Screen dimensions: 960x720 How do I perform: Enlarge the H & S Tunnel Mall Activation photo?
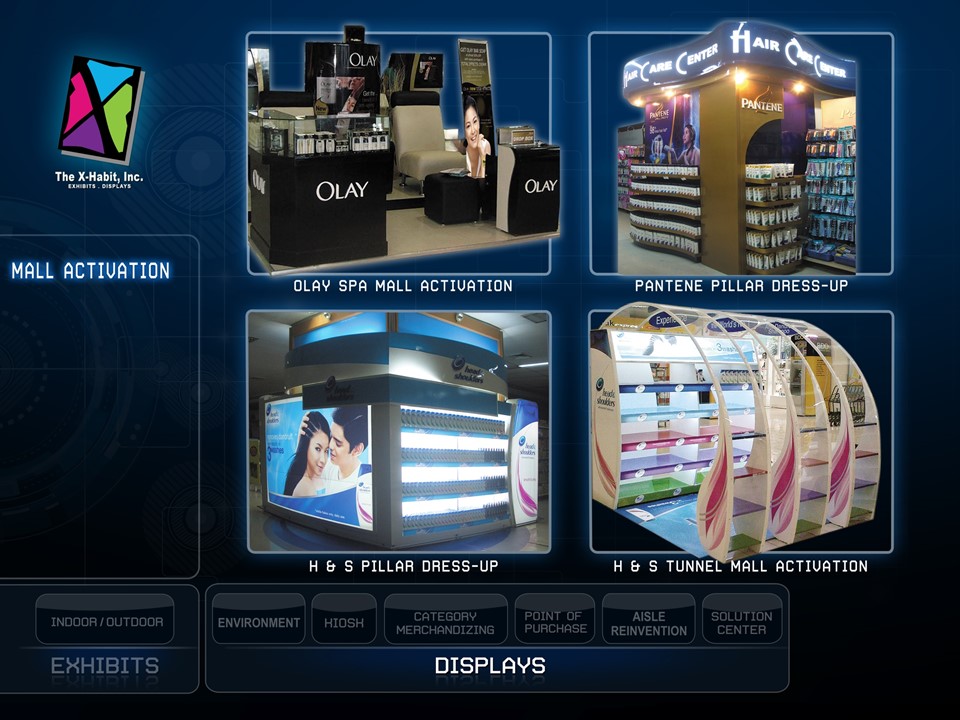(740, 431)
